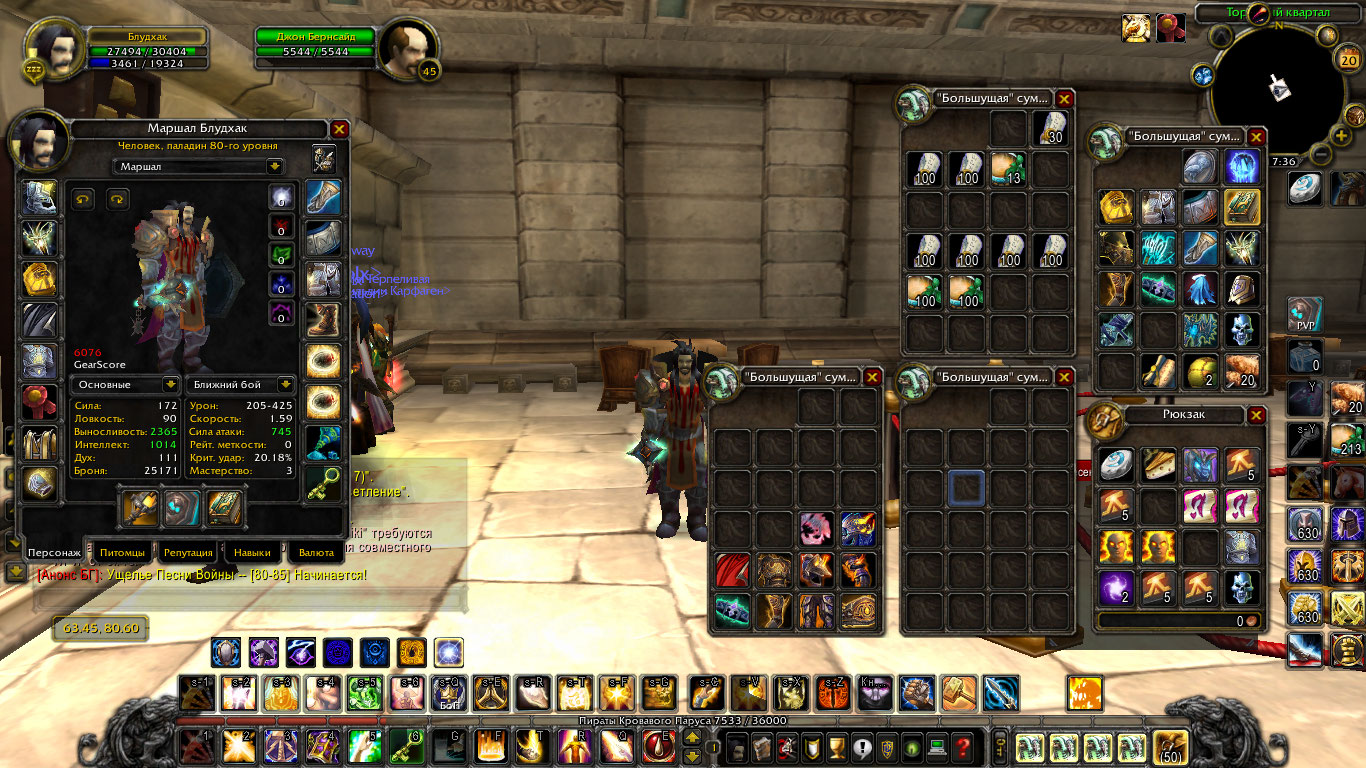Select the stack of 13 food item
1366x768 pixels.
click(1009, 170)
